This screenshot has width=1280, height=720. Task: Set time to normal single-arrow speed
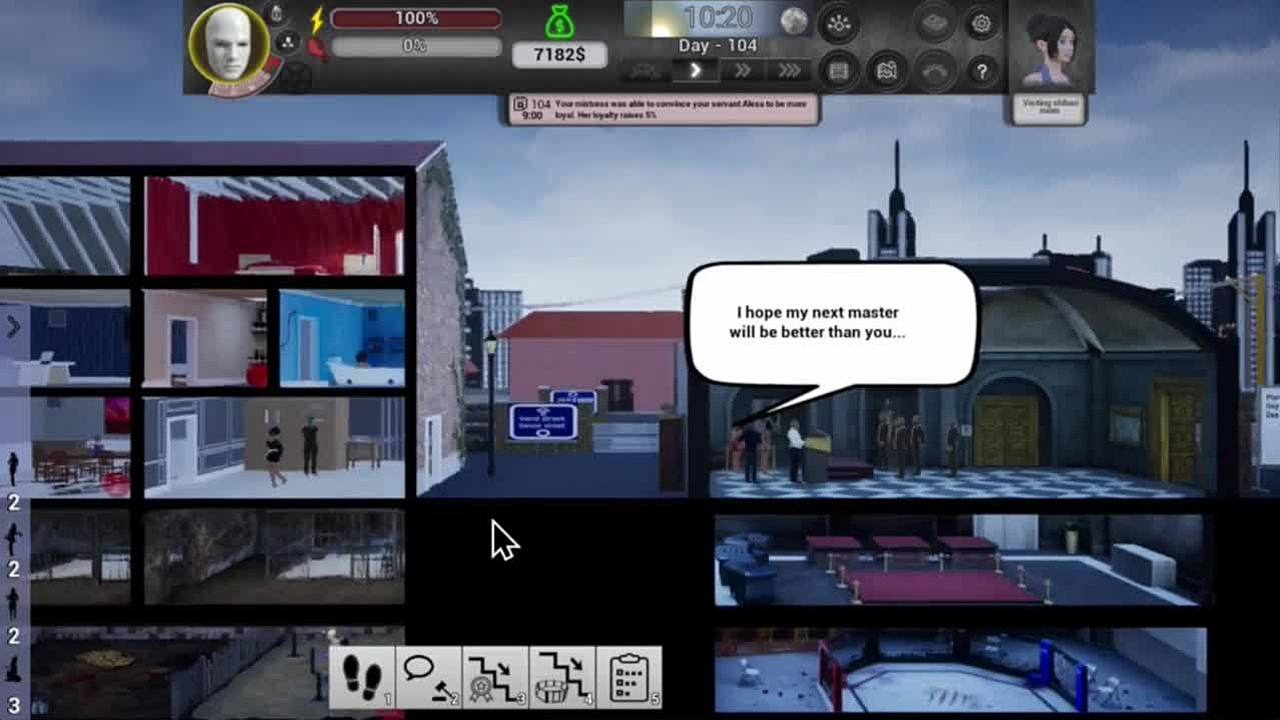(696, 70)
